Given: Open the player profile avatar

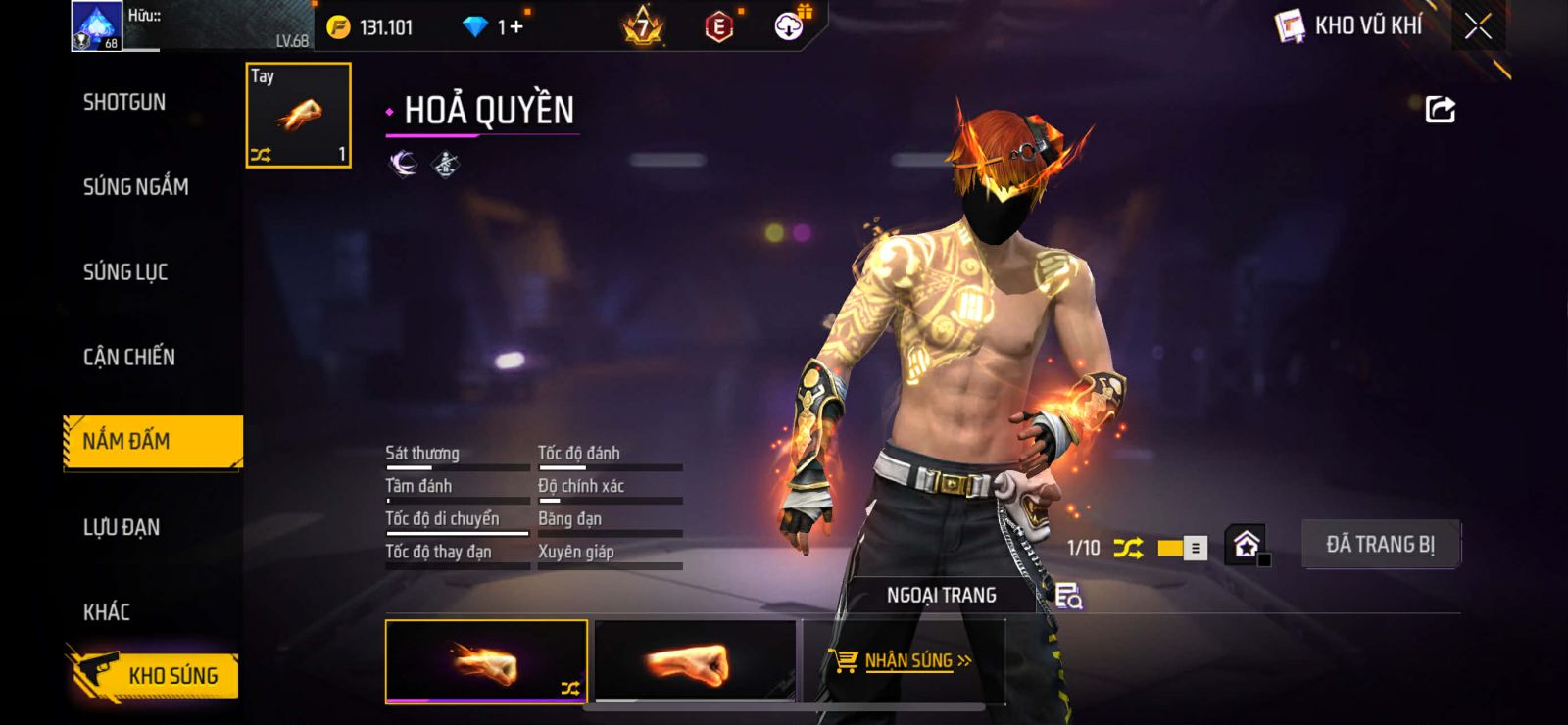Looking at the screenshot, I should click(x=96, y=26).
